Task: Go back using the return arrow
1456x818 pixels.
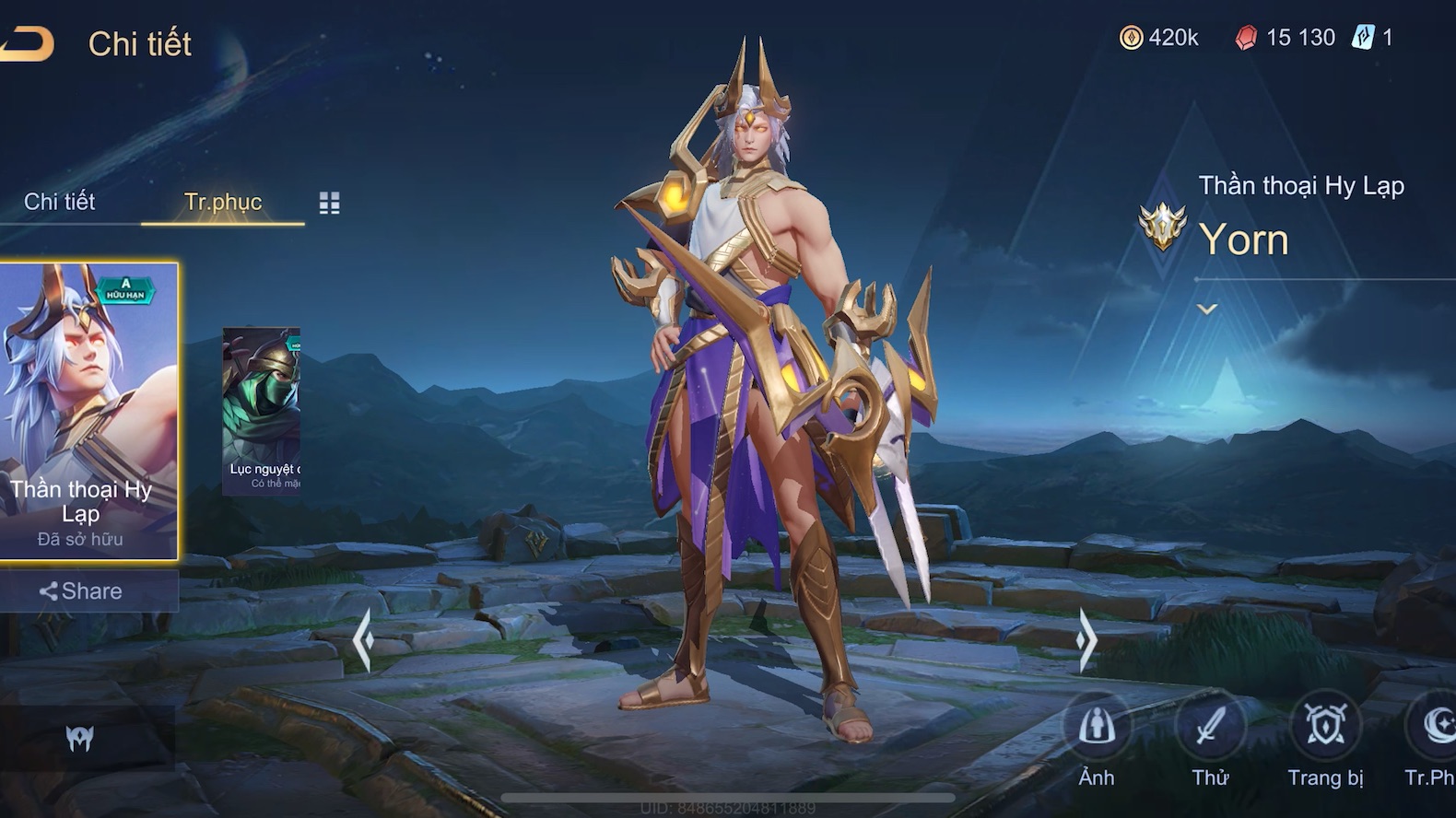Action: pos(26,43)
